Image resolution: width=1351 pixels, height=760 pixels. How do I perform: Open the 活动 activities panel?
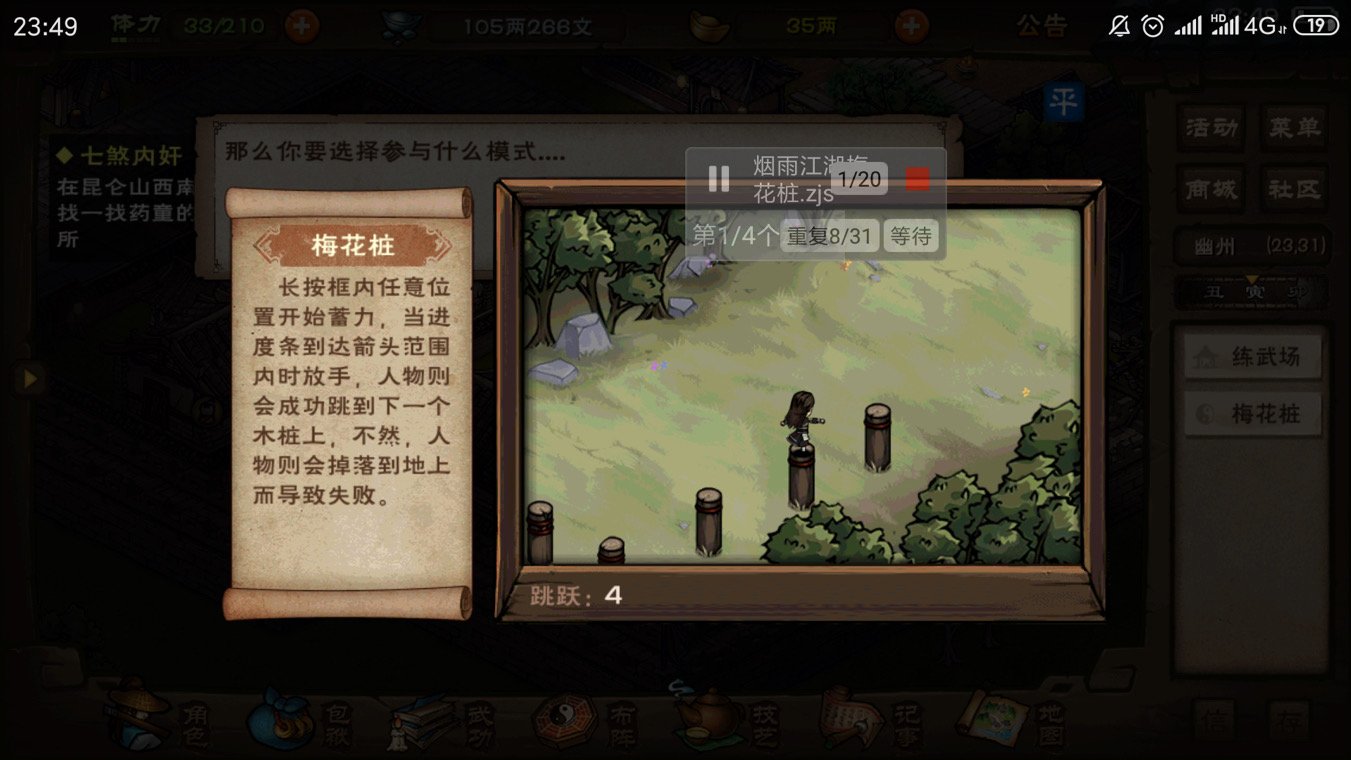tap(1210, 128)
